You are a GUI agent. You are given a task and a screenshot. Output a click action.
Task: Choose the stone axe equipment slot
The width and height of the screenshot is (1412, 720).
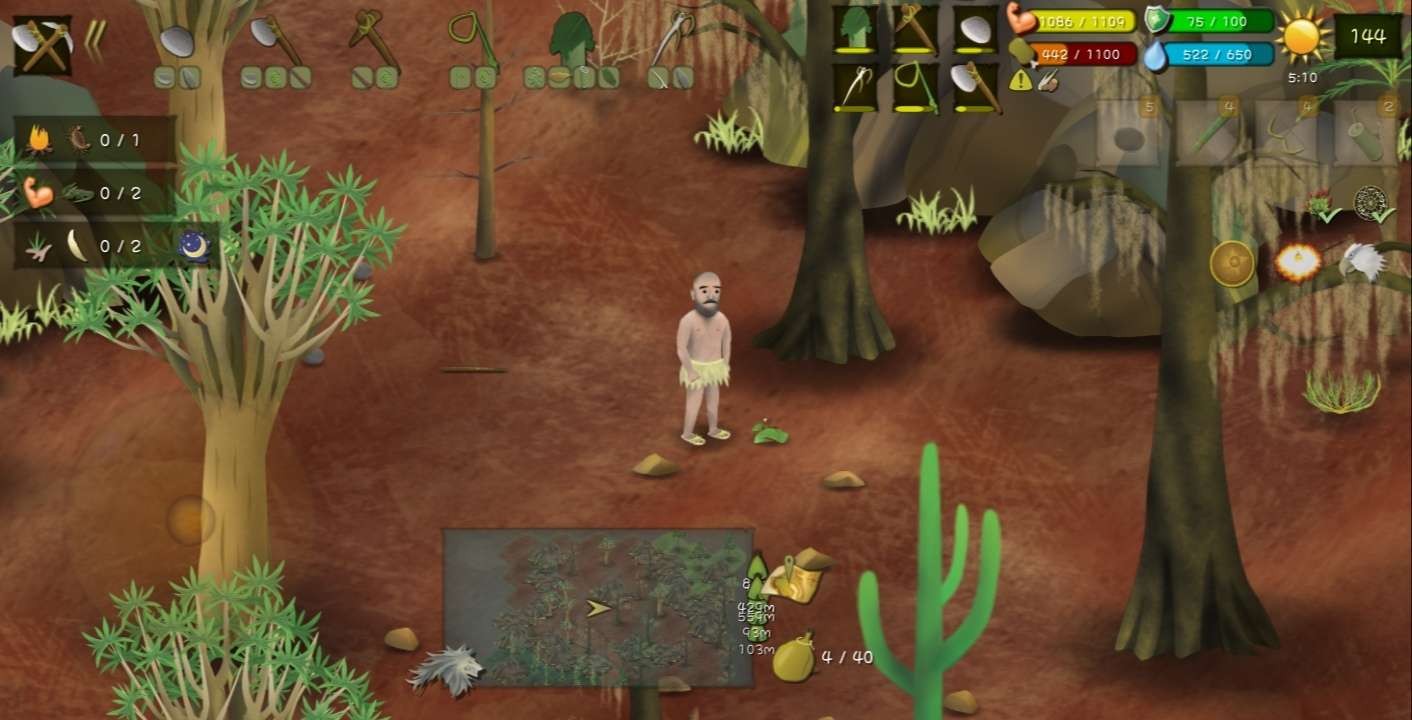tap(973, 87)
